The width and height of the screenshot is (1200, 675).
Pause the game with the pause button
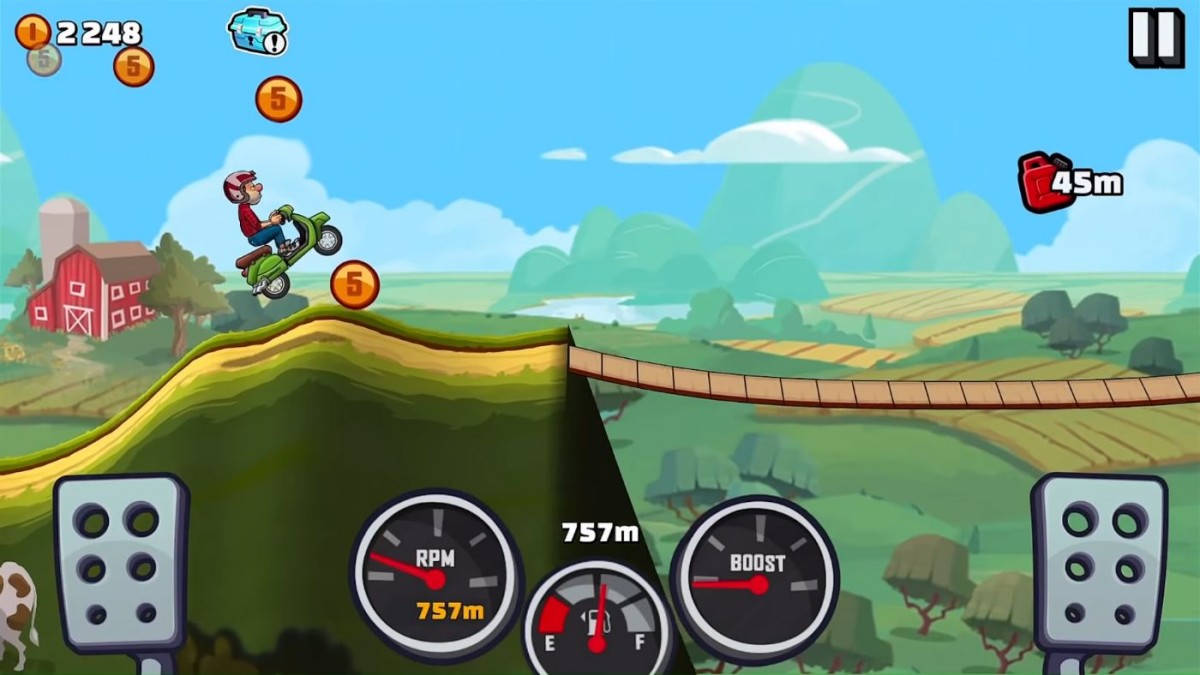(x=1156, y=37)
